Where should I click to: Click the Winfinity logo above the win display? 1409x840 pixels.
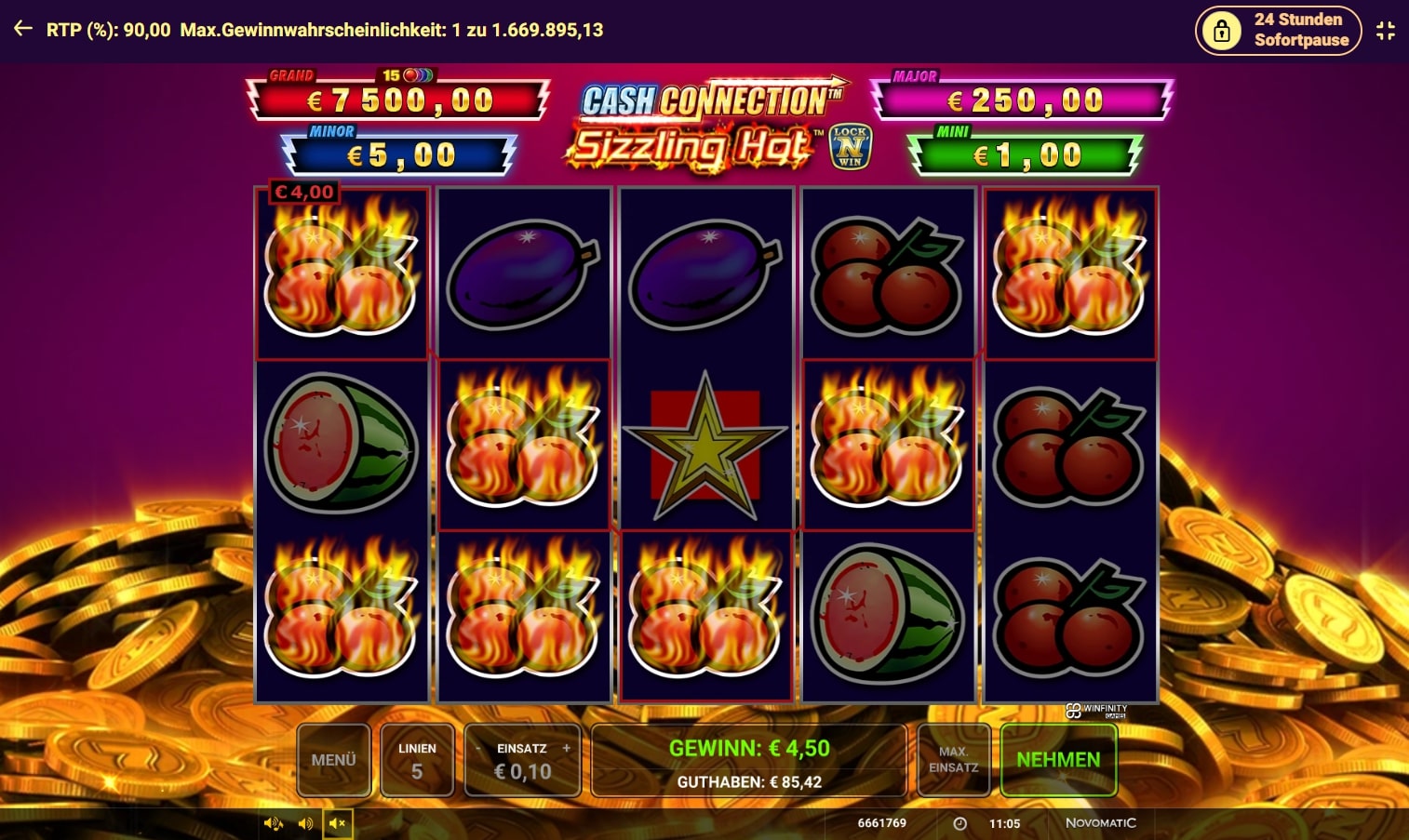click(1095, 710)
